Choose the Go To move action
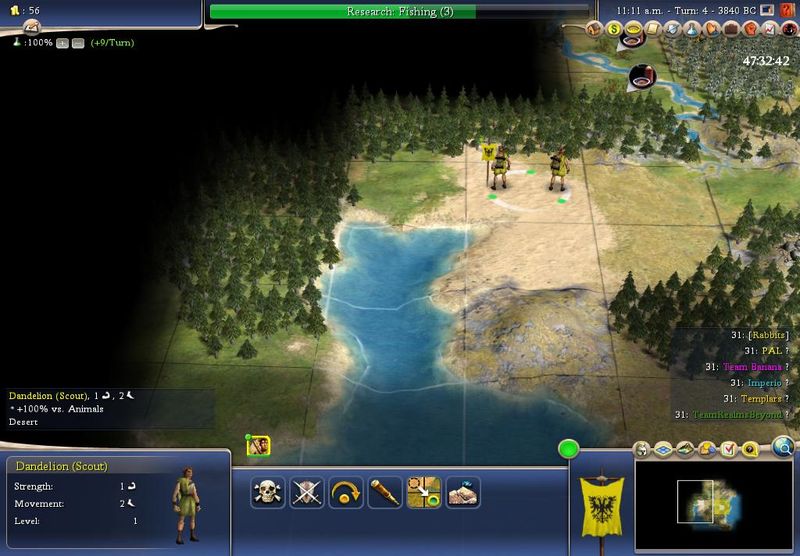 coord(424,491)
